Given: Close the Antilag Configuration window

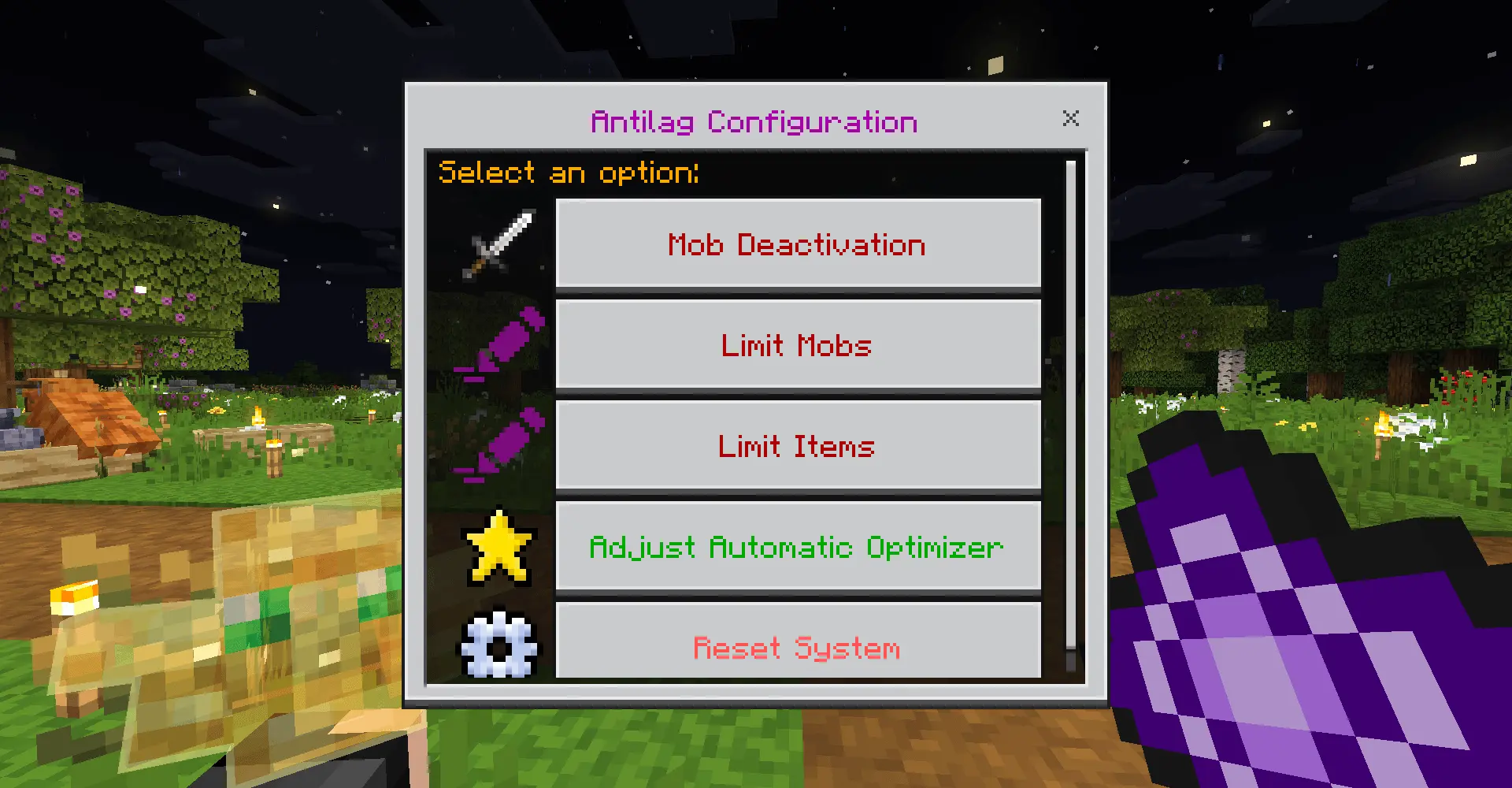Looking at the screenshot, I should [1070, 119].
